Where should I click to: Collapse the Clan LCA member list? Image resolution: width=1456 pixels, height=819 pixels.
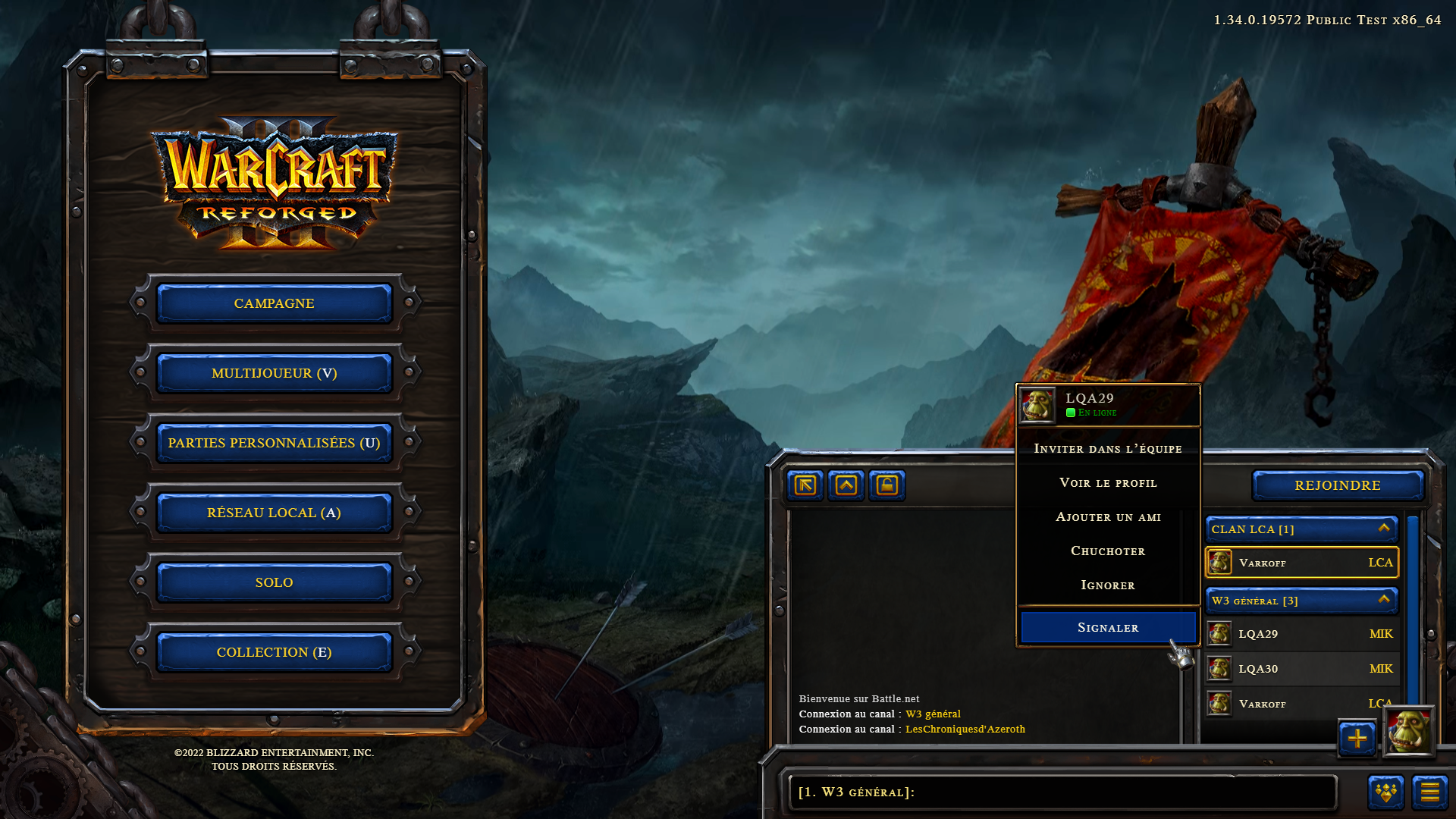point(1383,529)
